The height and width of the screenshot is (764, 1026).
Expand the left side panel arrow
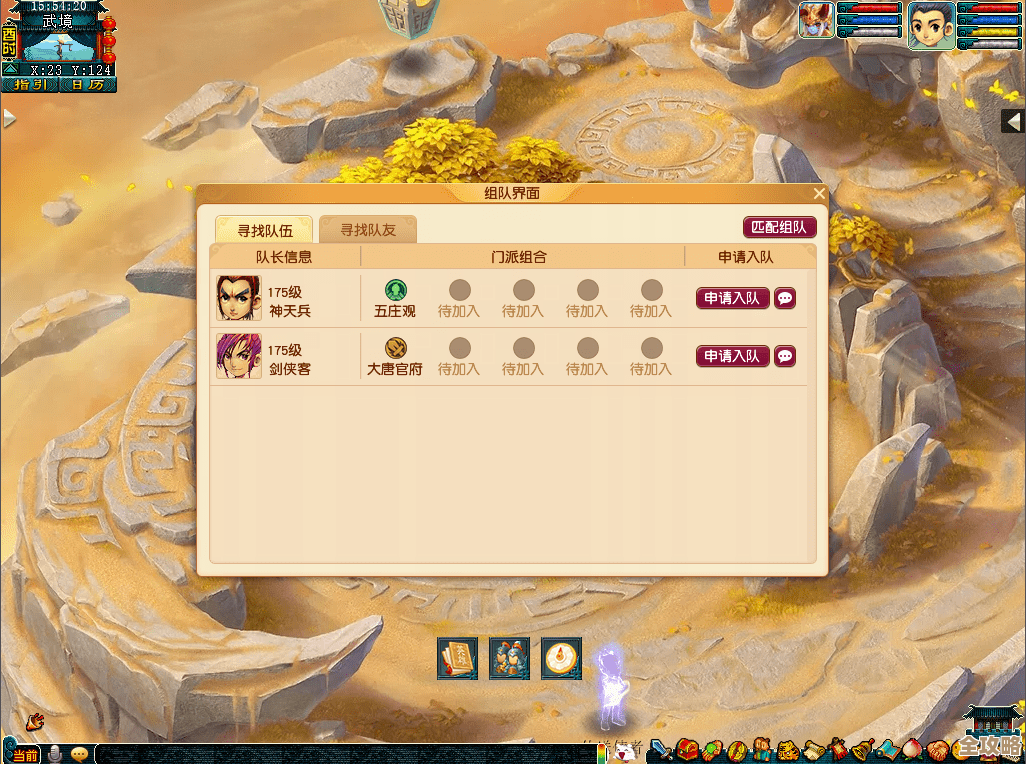click(x=9, y=118)
